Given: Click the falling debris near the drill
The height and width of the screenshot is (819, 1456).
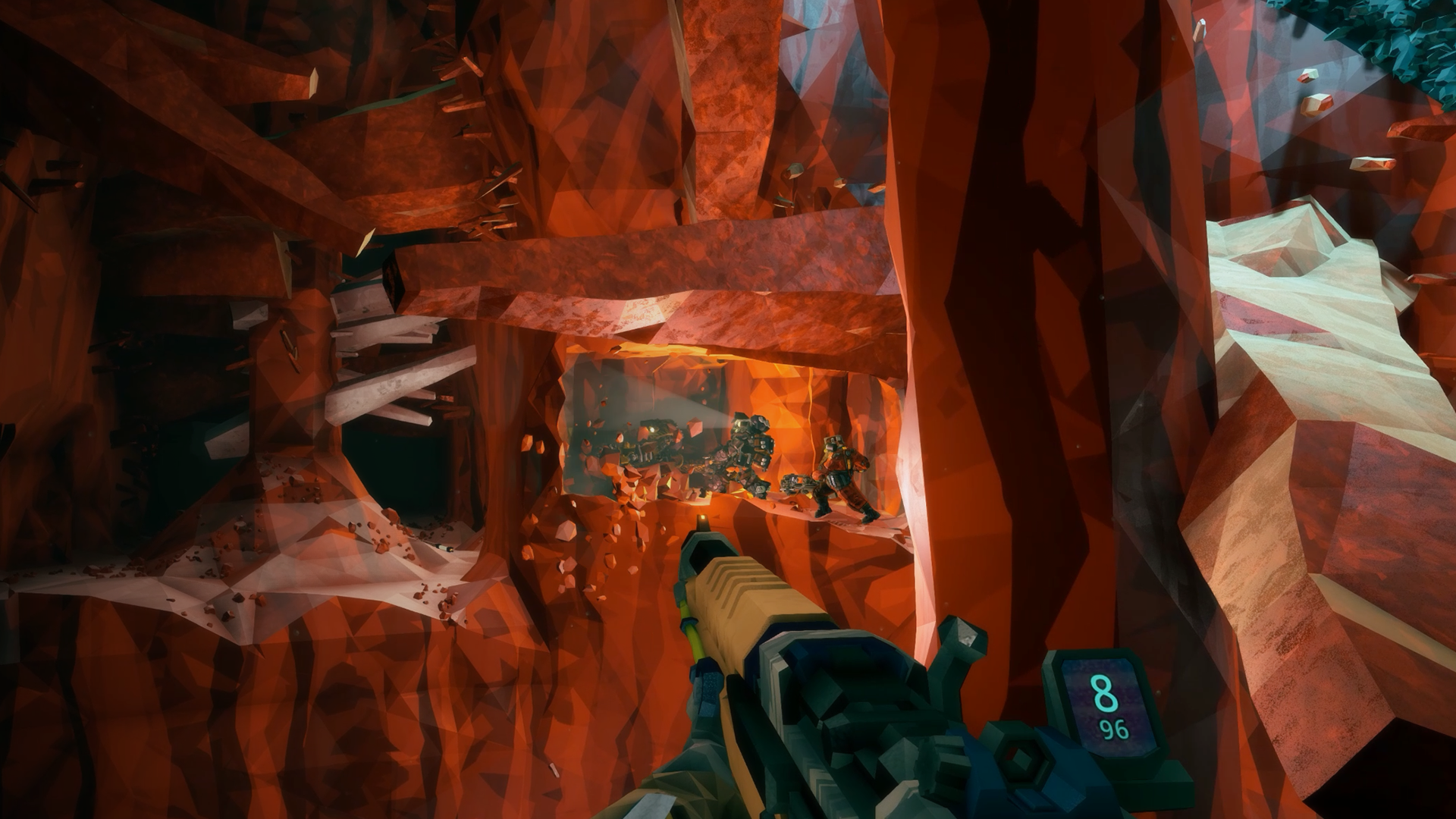Looking at the screenshot, I should tap(600, 455).
